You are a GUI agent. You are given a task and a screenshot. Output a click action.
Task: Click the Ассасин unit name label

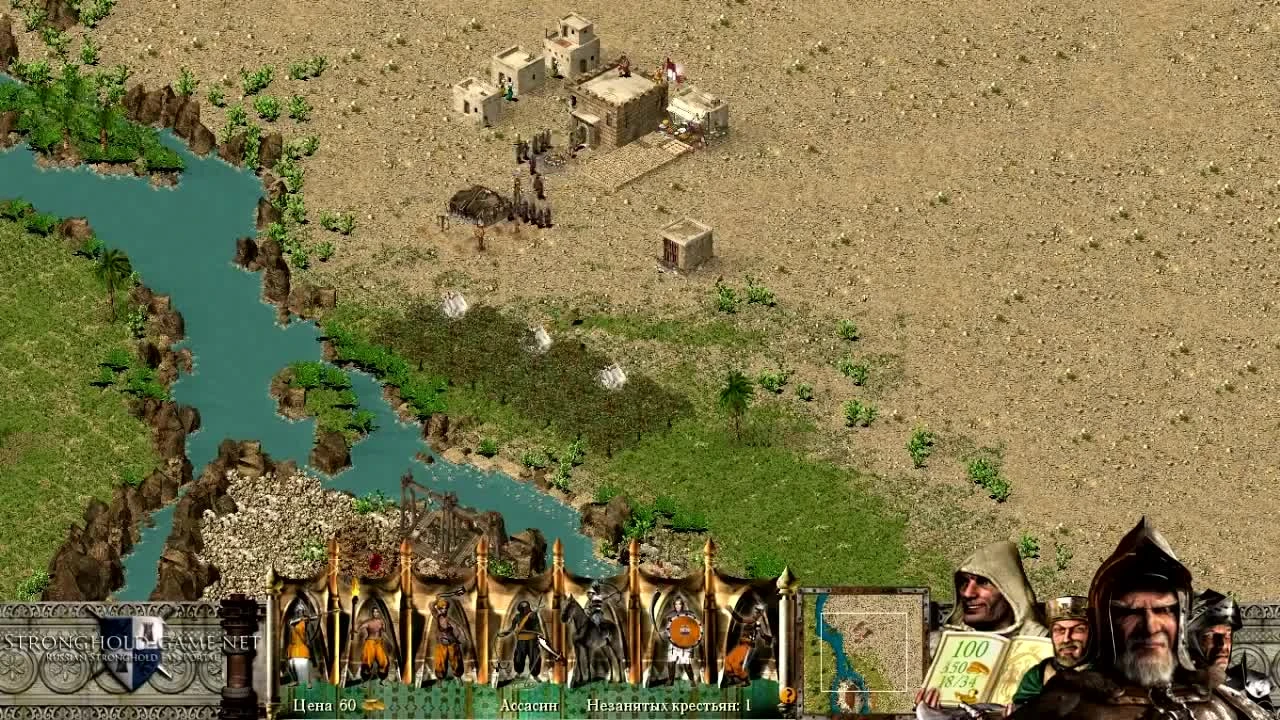(529, 703)
